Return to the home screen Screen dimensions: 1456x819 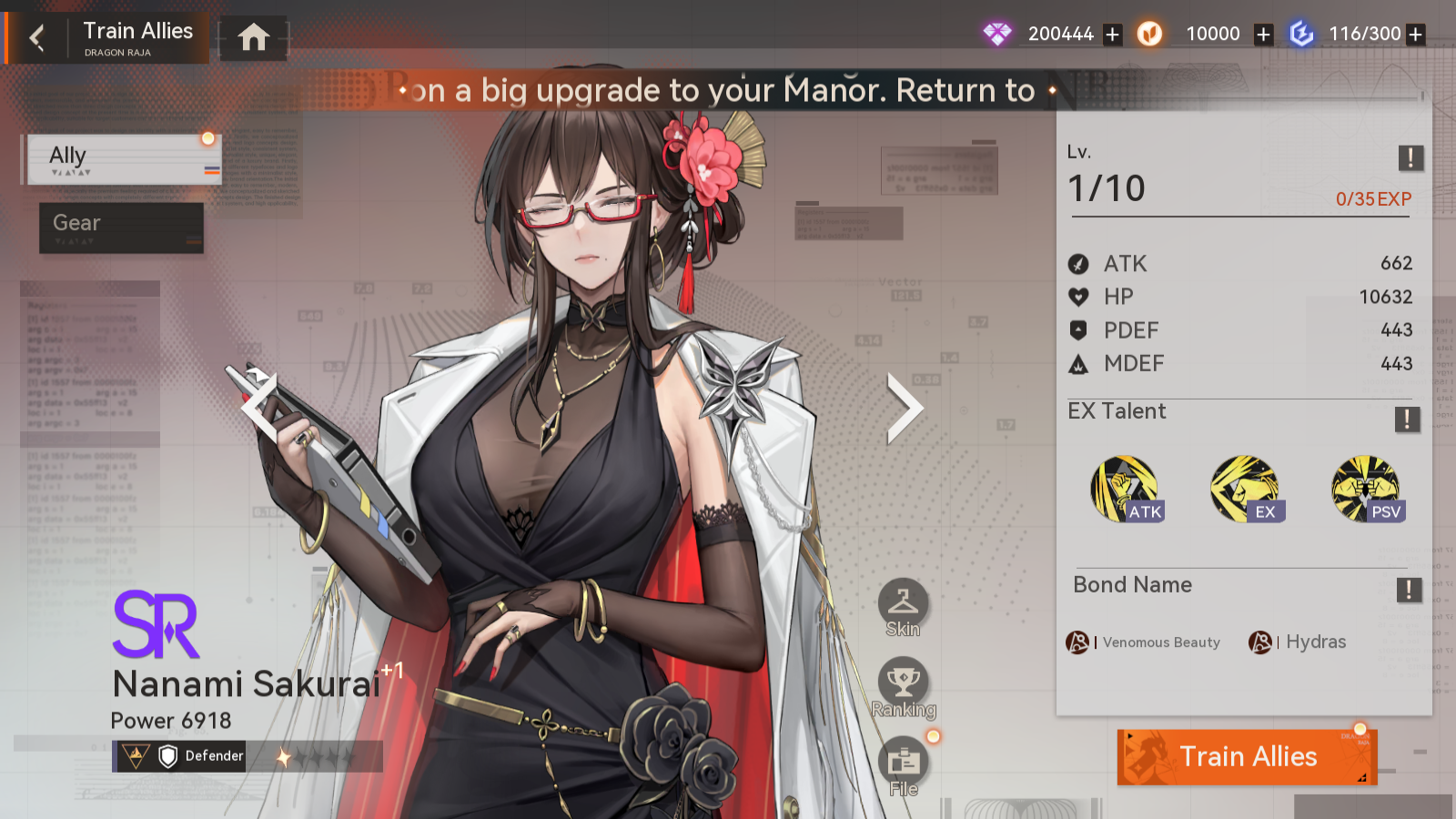click(x=254, y=37)
